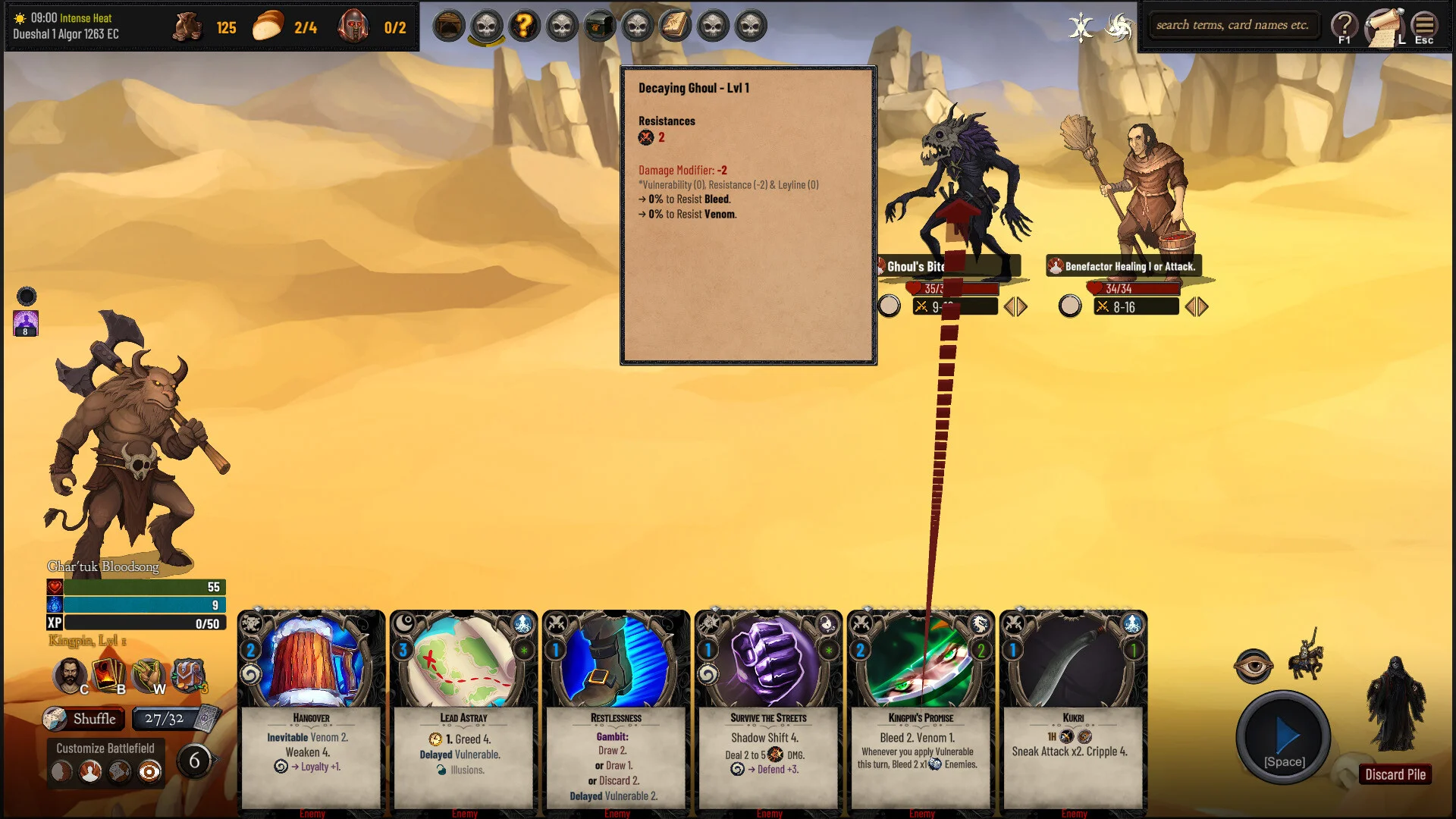Open the Esc main menu
Image resolution: width=1456 pixels, height=819 pixels.
(1424, 28)
